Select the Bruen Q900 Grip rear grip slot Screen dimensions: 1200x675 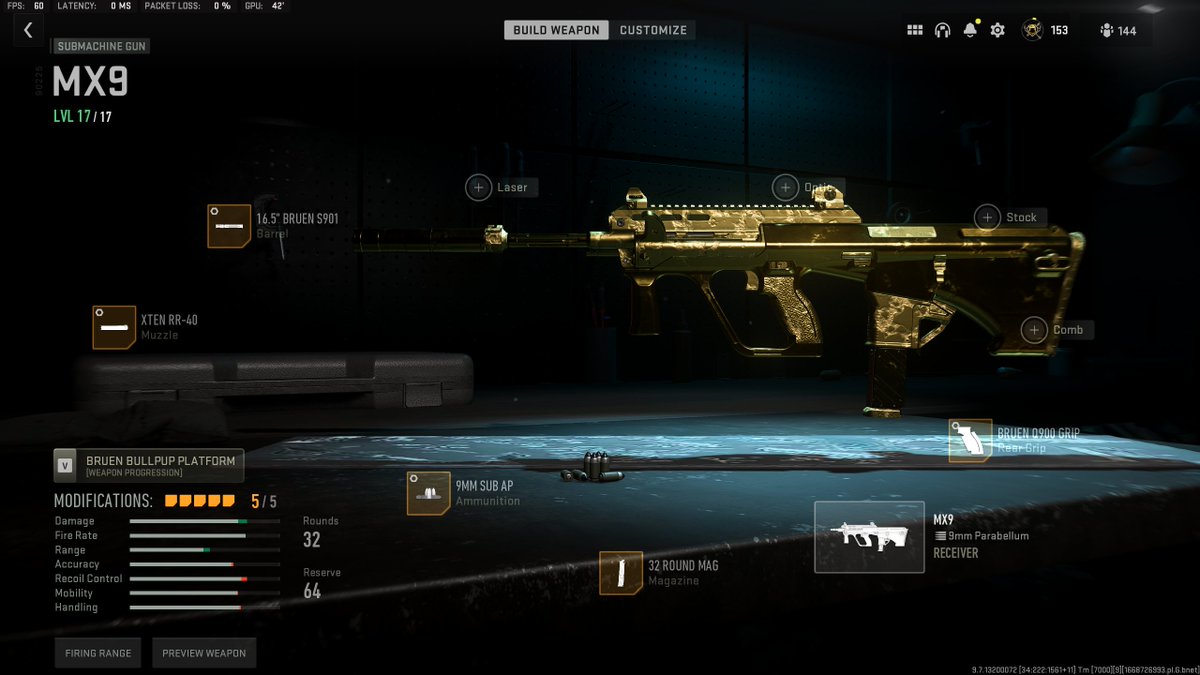[970, 441]
